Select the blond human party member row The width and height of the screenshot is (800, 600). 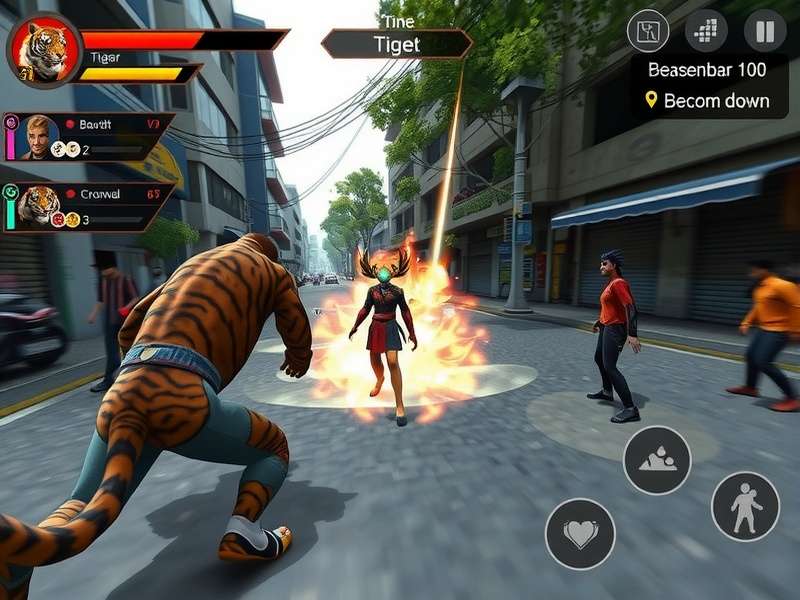88,136
